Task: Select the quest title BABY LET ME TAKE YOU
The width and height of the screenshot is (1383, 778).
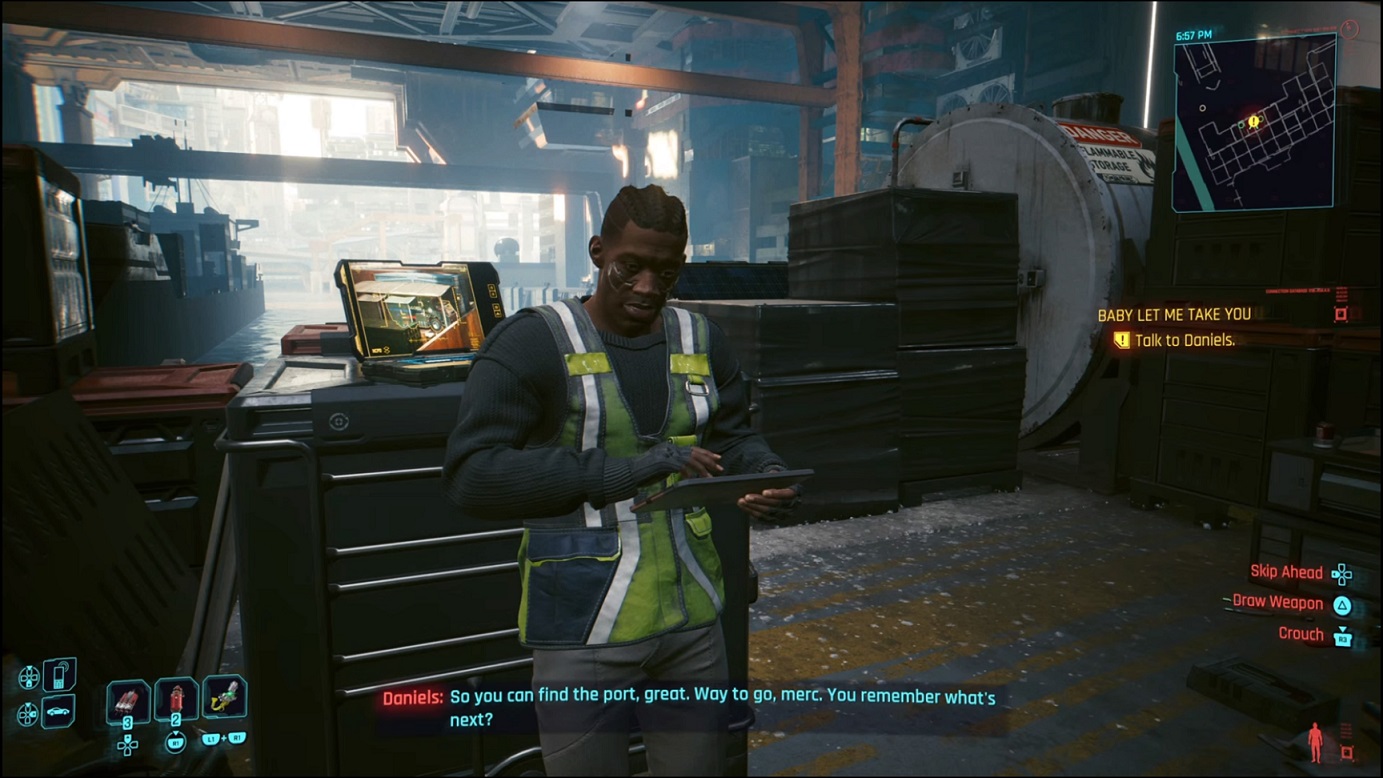Action: [x=1175, y=313]
